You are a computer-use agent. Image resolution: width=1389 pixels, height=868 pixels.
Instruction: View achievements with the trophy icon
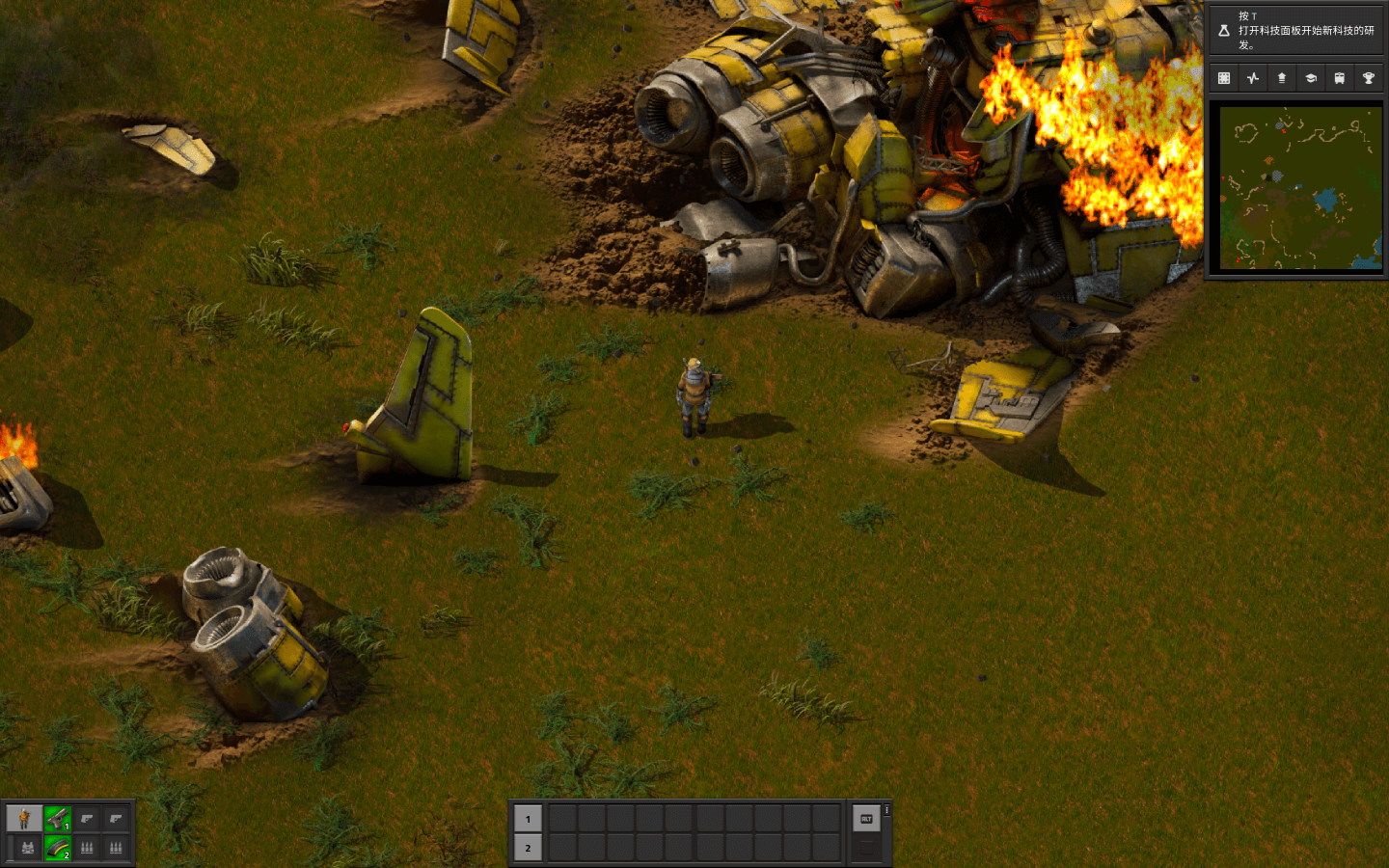pos(1368,77)
